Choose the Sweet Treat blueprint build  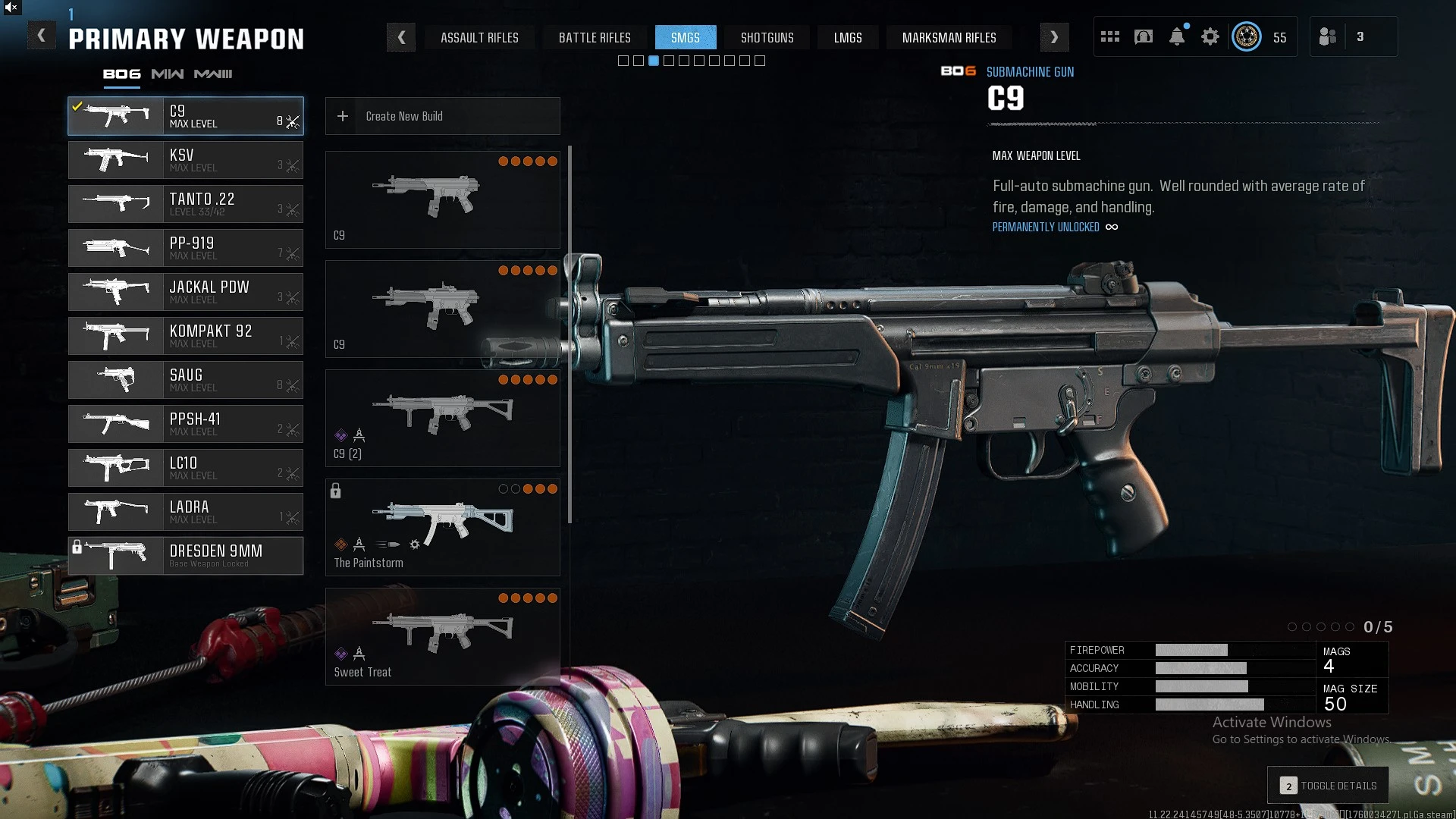coord(443,636)
